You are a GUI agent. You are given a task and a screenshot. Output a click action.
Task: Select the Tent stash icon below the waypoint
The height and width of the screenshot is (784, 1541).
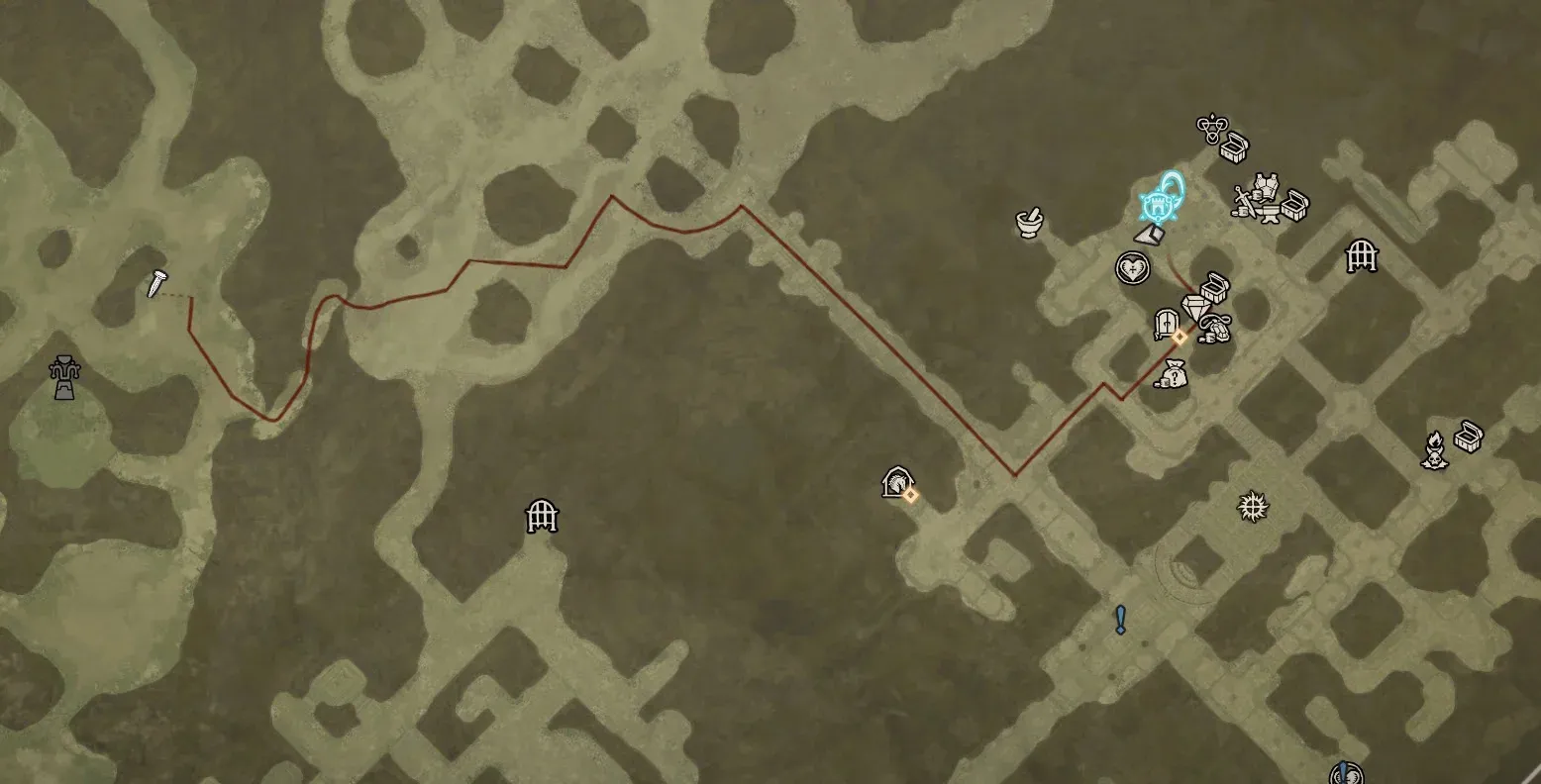1150,236
